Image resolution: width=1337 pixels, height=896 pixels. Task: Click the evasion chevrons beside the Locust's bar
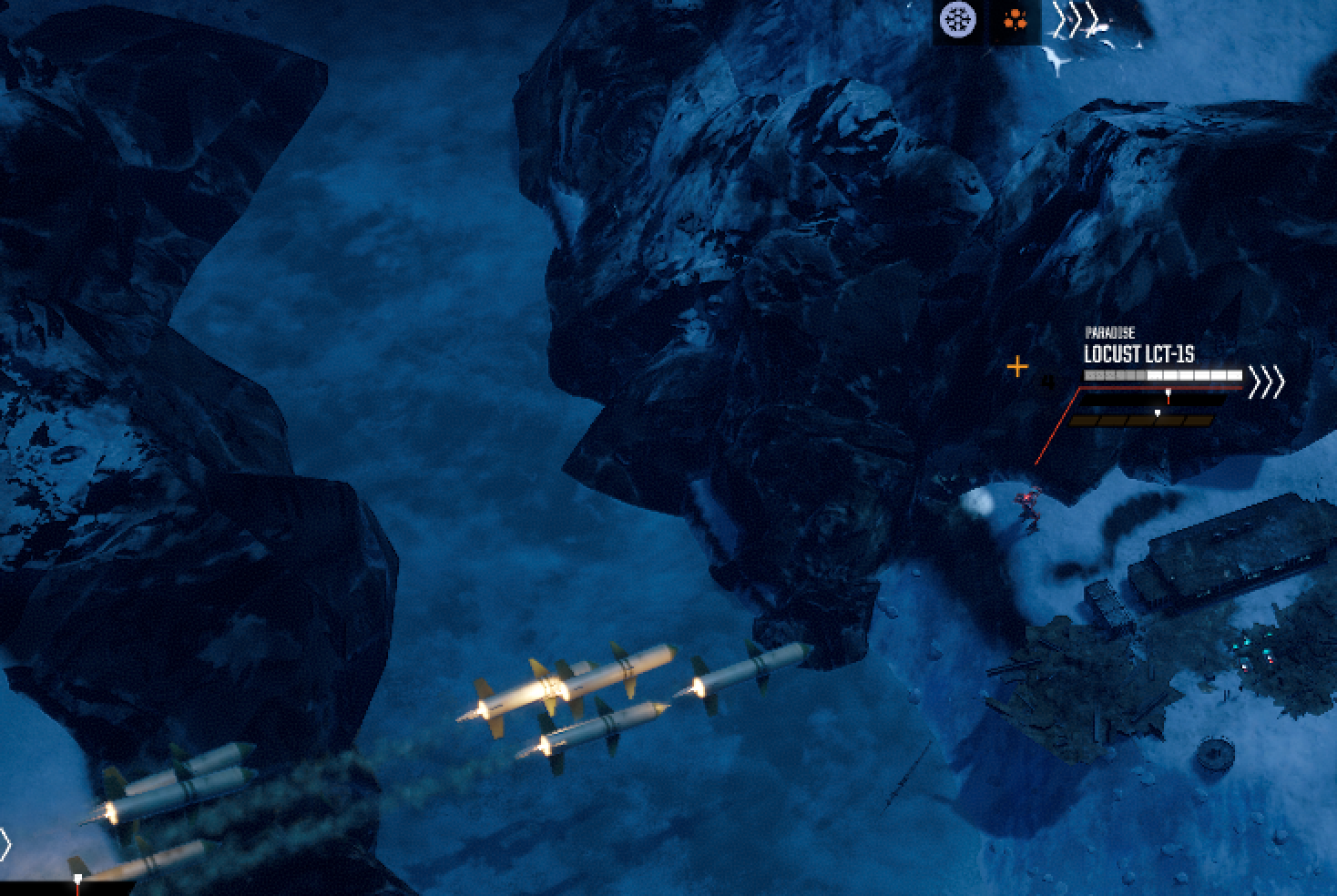pos(1266,381)
